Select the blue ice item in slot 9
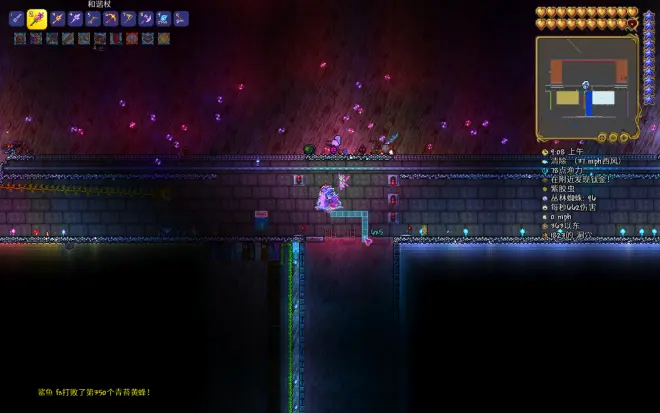 point(163,18)
